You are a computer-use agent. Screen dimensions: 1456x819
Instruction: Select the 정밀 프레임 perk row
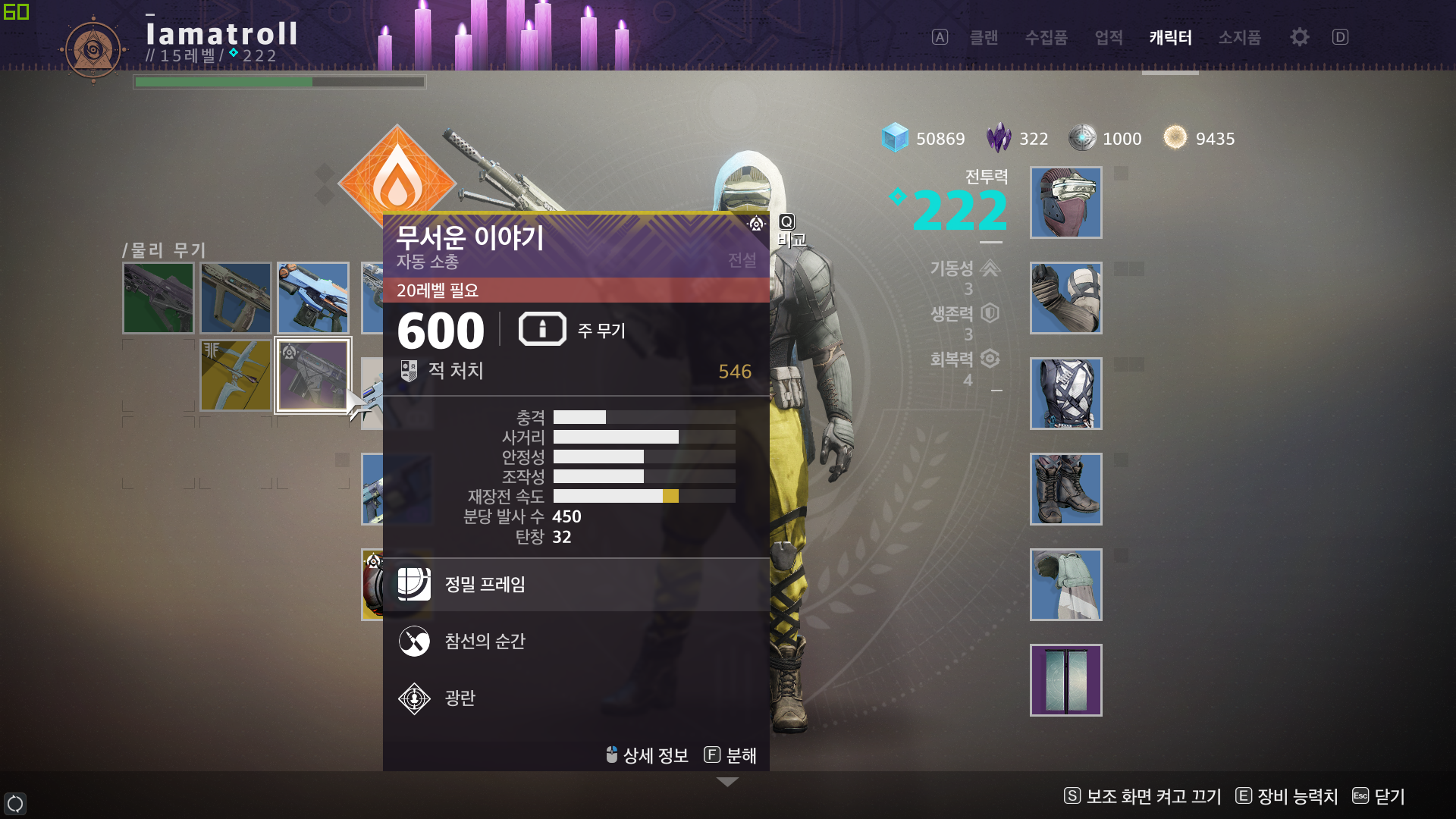(x=576, y=585)
